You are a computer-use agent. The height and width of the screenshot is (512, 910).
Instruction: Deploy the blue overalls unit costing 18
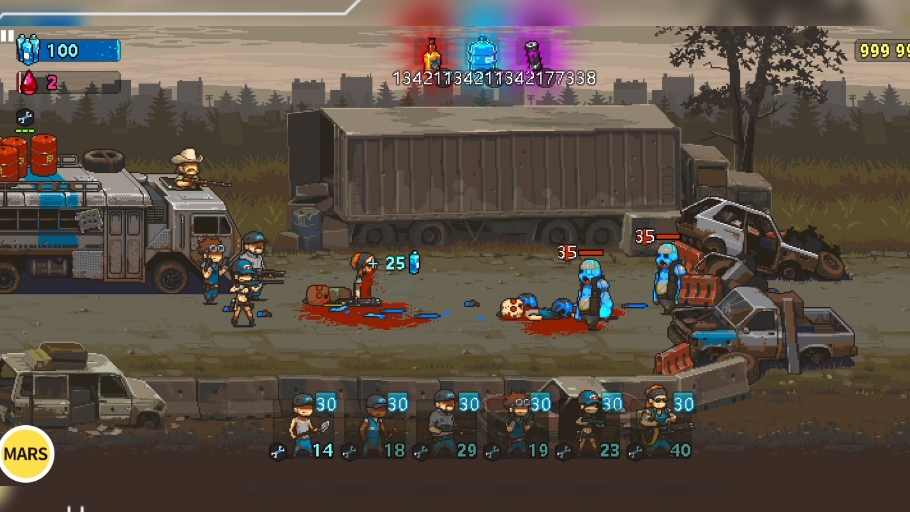[x=376, y=424]
